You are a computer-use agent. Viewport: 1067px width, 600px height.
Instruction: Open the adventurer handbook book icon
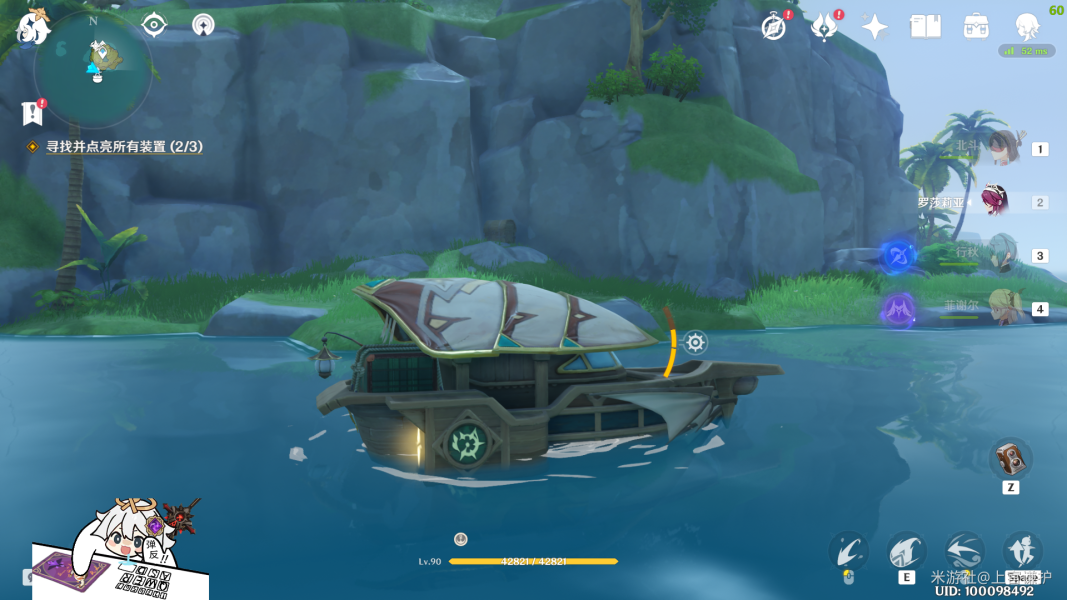926,27
